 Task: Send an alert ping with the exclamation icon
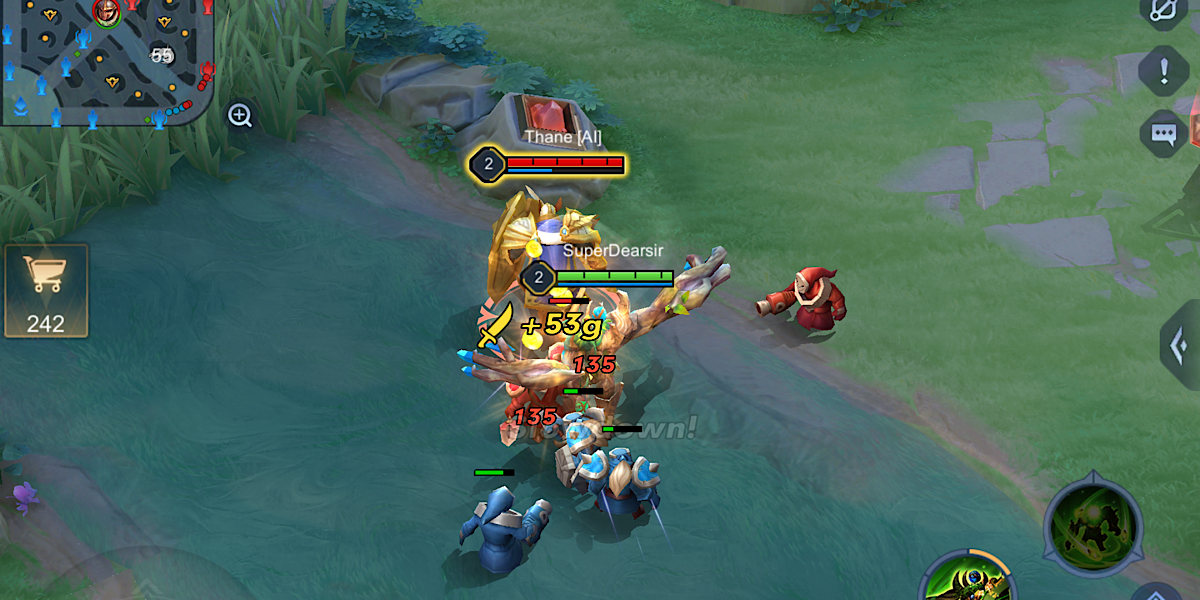click(x=1164, y=72)
